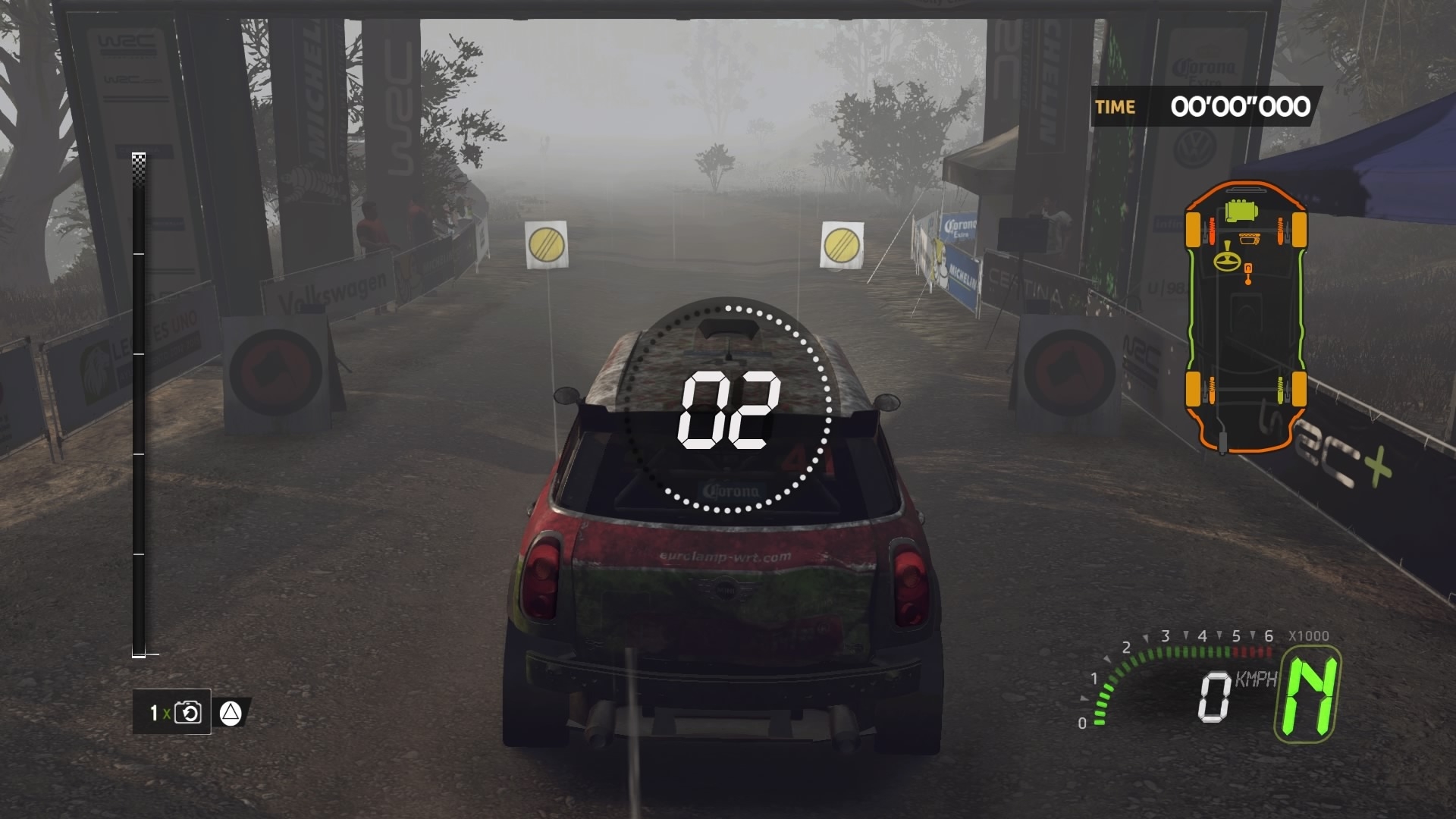Click the rewind camera icon
The height and width of the screenshot is (819, 1456).
[x=187, y=713]
